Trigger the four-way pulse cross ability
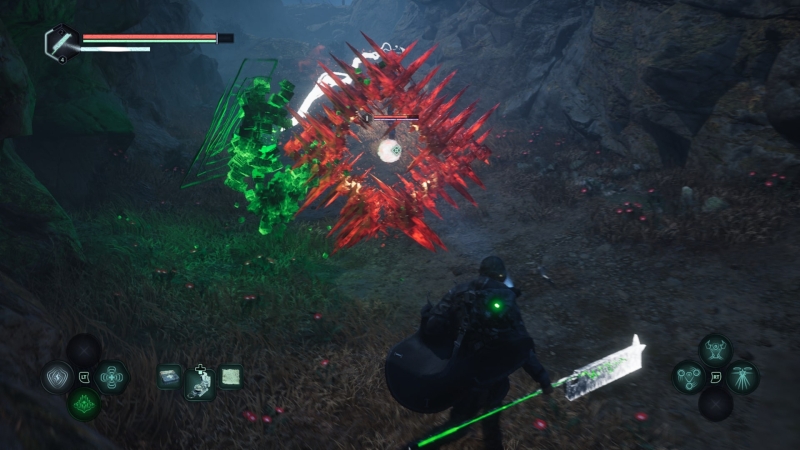Screen dimensions: 800x450 [x=112, y=378]
